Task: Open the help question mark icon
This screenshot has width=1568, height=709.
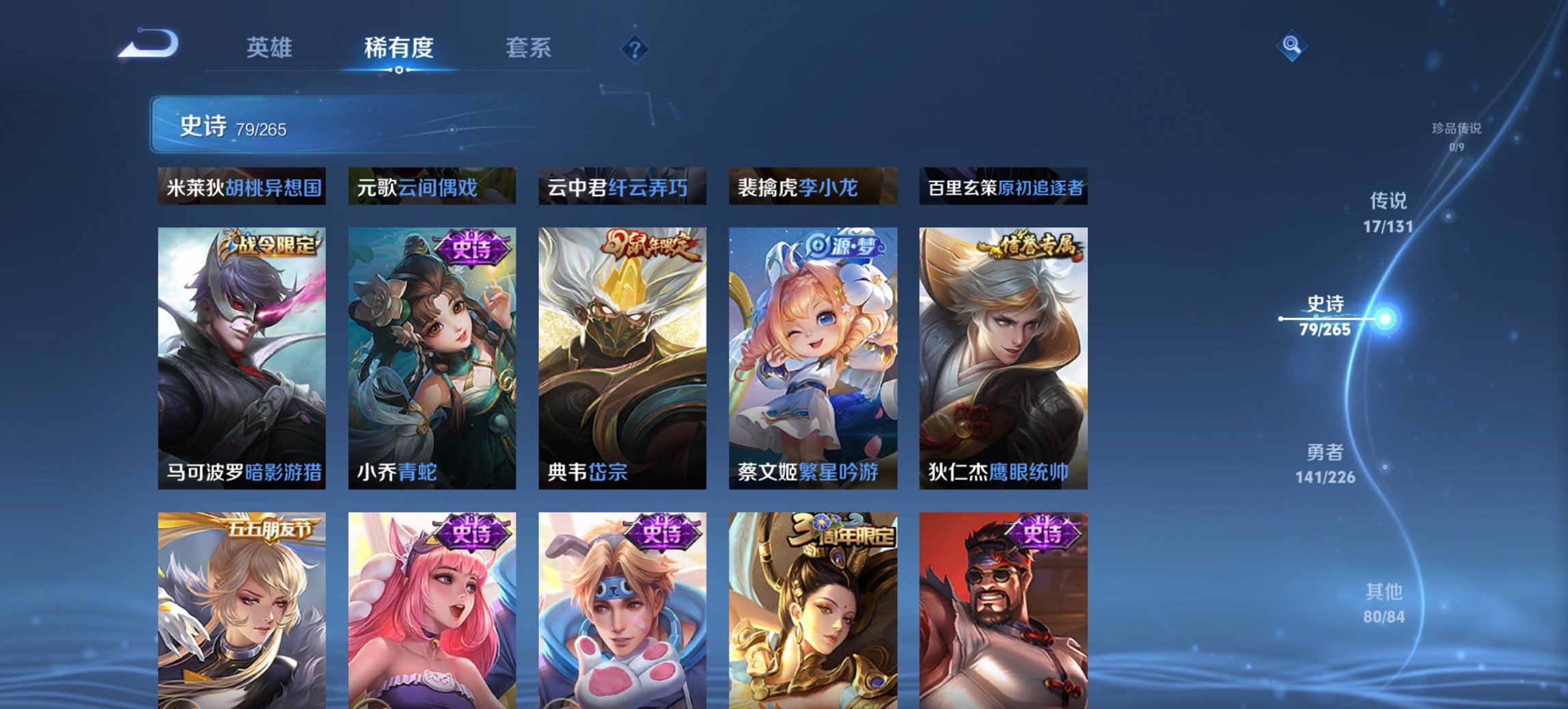Action: (x=635, y=49)
